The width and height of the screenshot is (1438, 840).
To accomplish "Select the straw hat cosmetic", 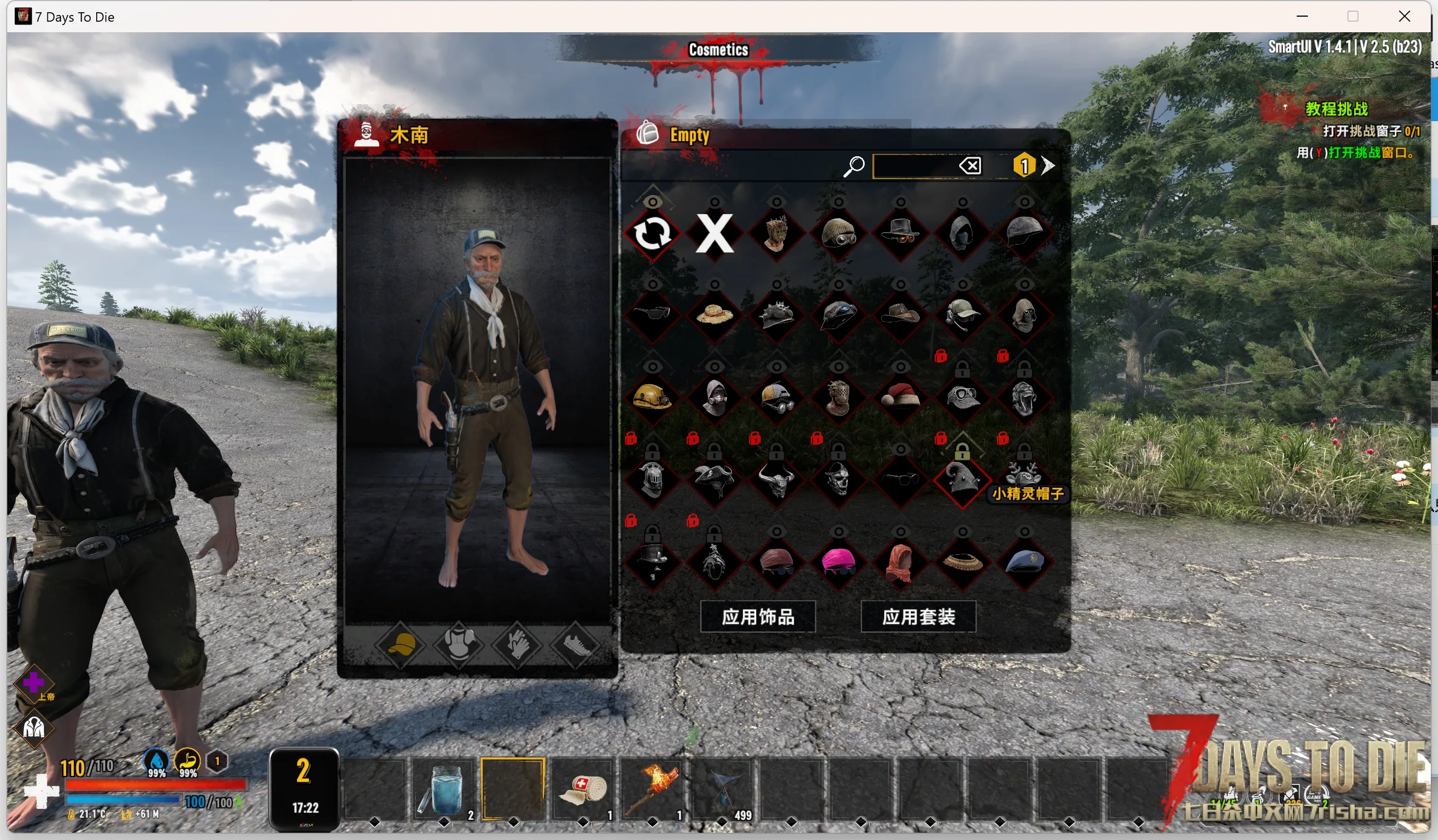I will pyautogui.click(x=714, y=315).
